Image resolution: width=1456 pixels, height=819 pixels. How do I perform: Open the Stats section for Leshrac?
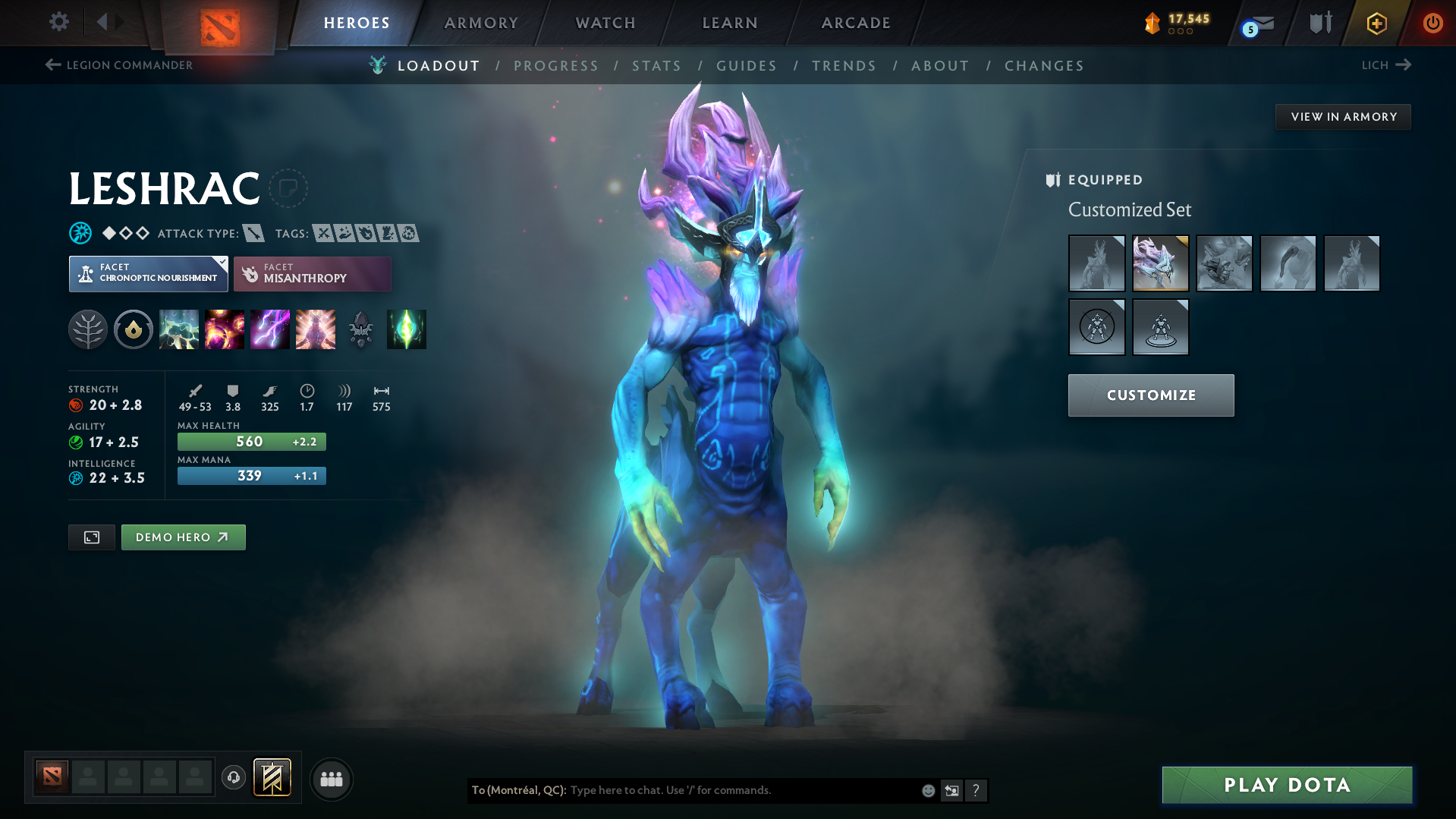coord(656,66)
